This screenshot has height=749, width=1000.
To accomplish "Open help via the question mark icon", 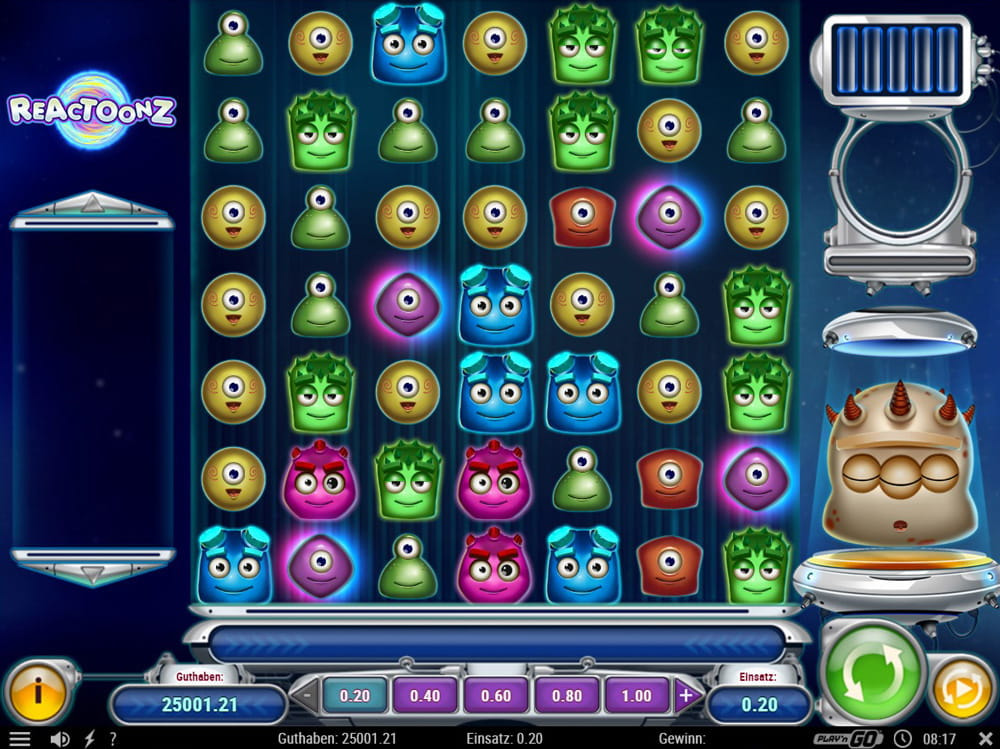I will pos(113,739).
